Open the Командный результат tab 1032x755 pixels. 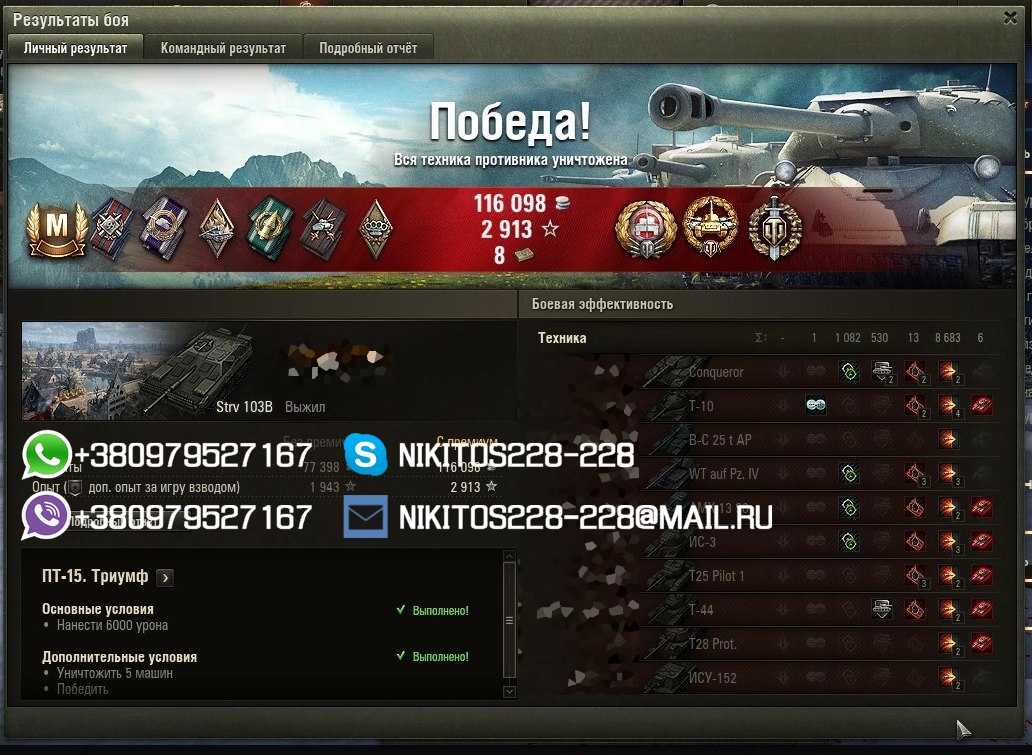click(223, 48)
